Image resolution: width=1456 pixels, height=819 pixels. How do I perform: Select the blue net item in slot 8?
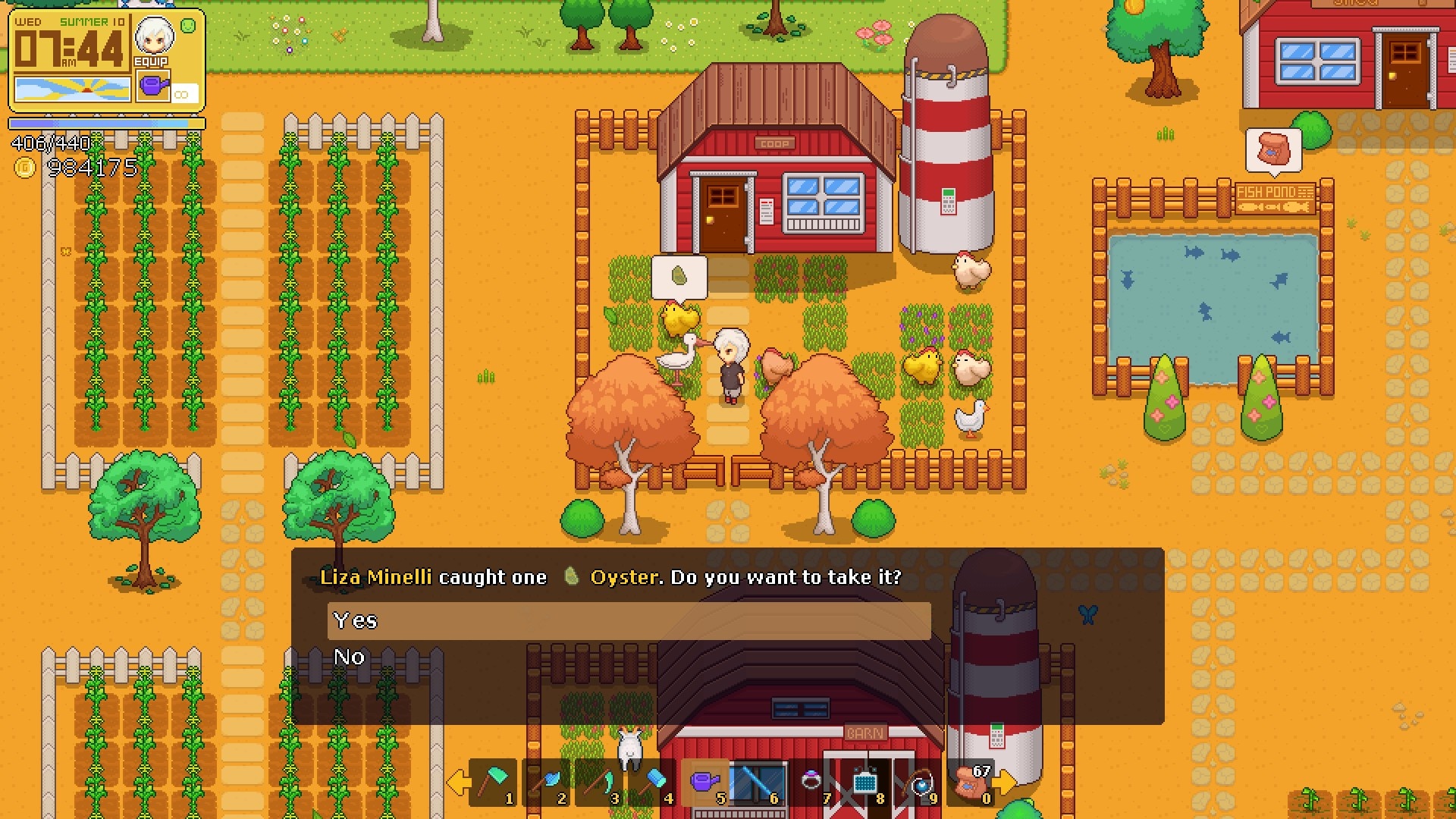[x=864, y=782]
